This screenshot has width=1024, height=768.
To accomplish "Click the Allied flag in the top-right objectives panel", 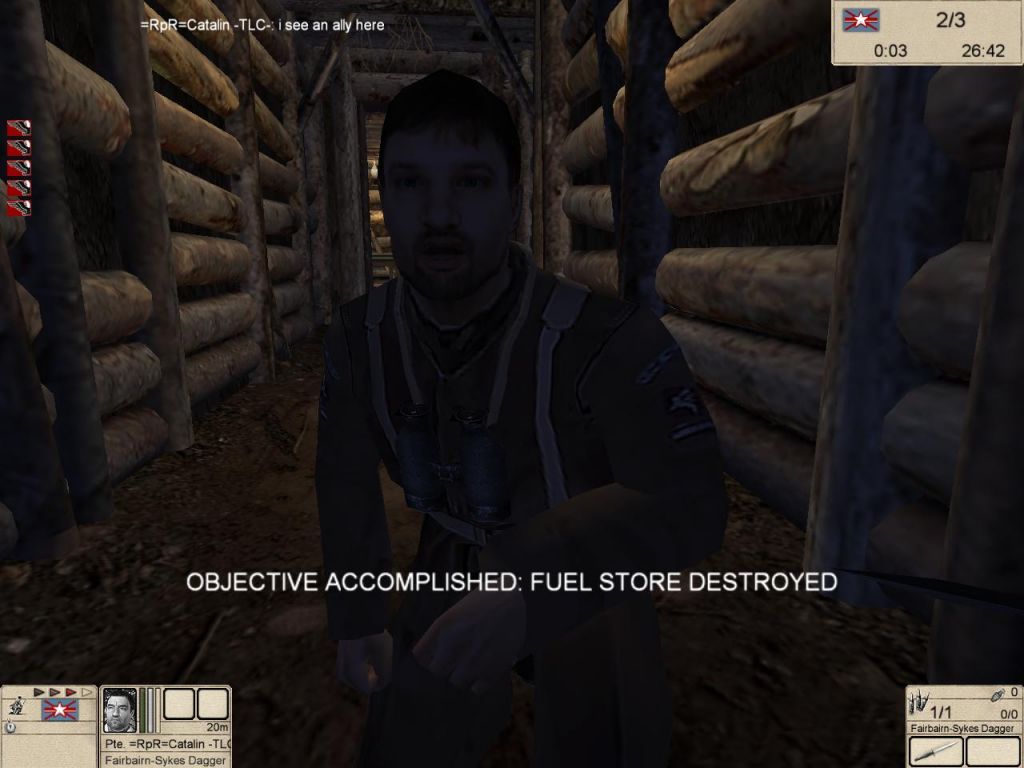I will click(x=858, y=19).
